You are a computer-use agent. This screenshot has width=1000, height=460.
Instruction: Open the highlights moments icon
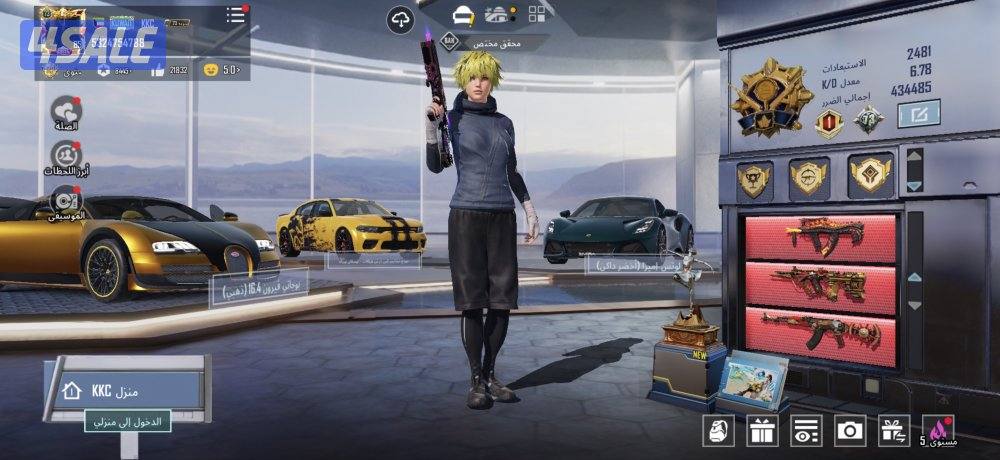point(66,157)
